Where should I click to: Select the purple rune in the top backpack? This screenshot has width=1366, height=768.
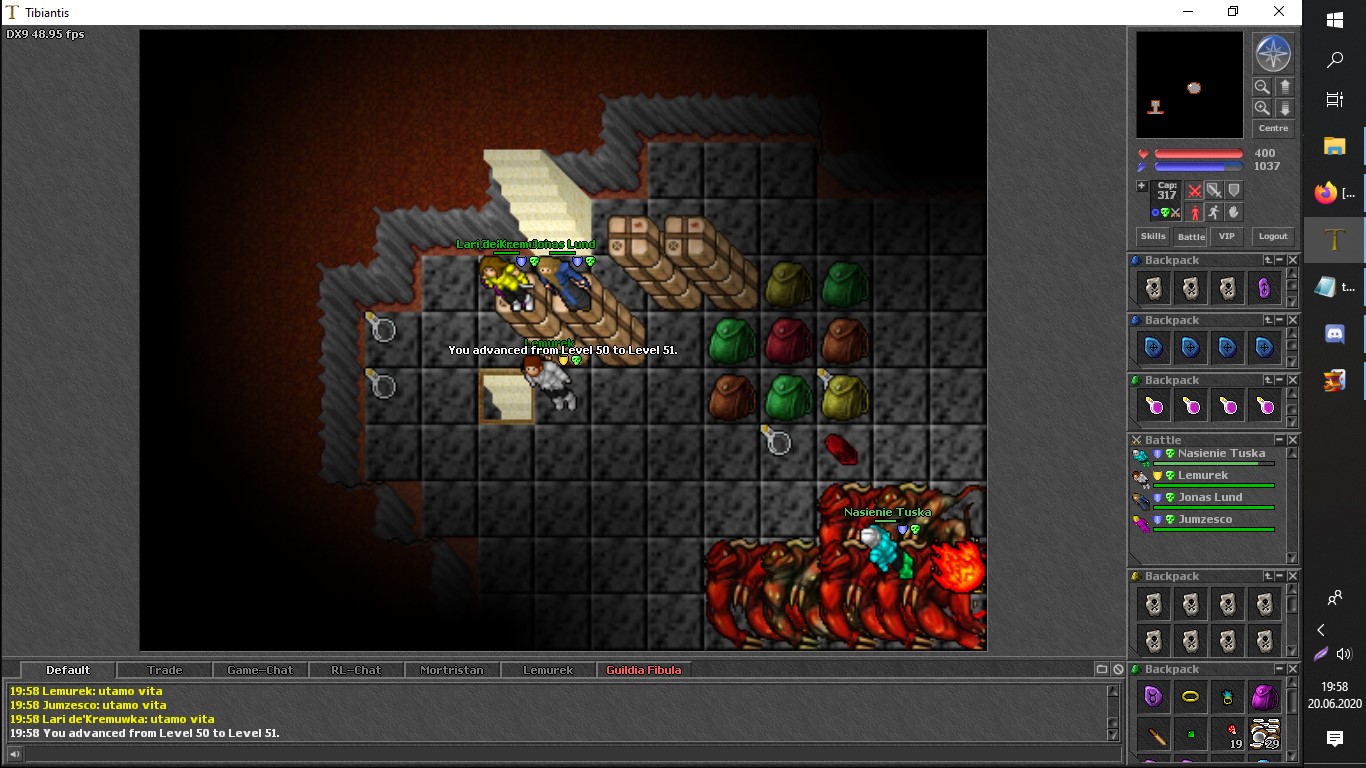(1264, 288)
